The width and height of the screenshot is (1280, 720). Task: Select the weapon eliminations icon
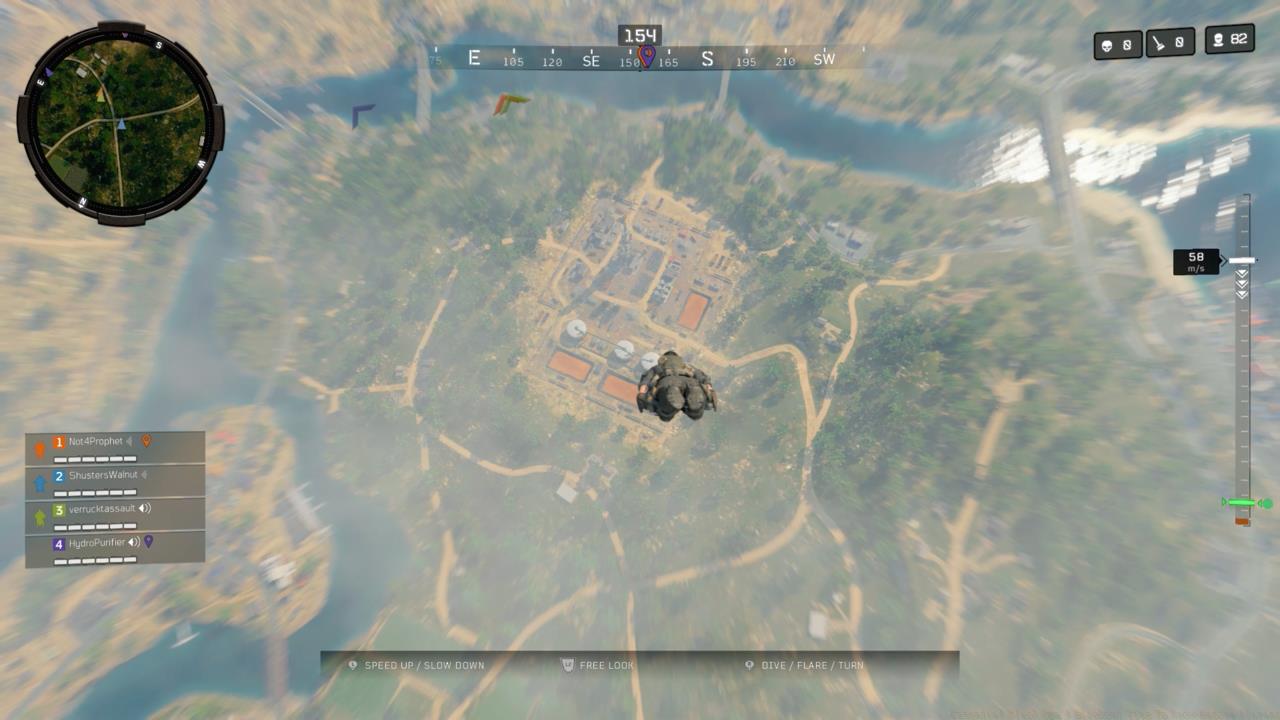1160,43
